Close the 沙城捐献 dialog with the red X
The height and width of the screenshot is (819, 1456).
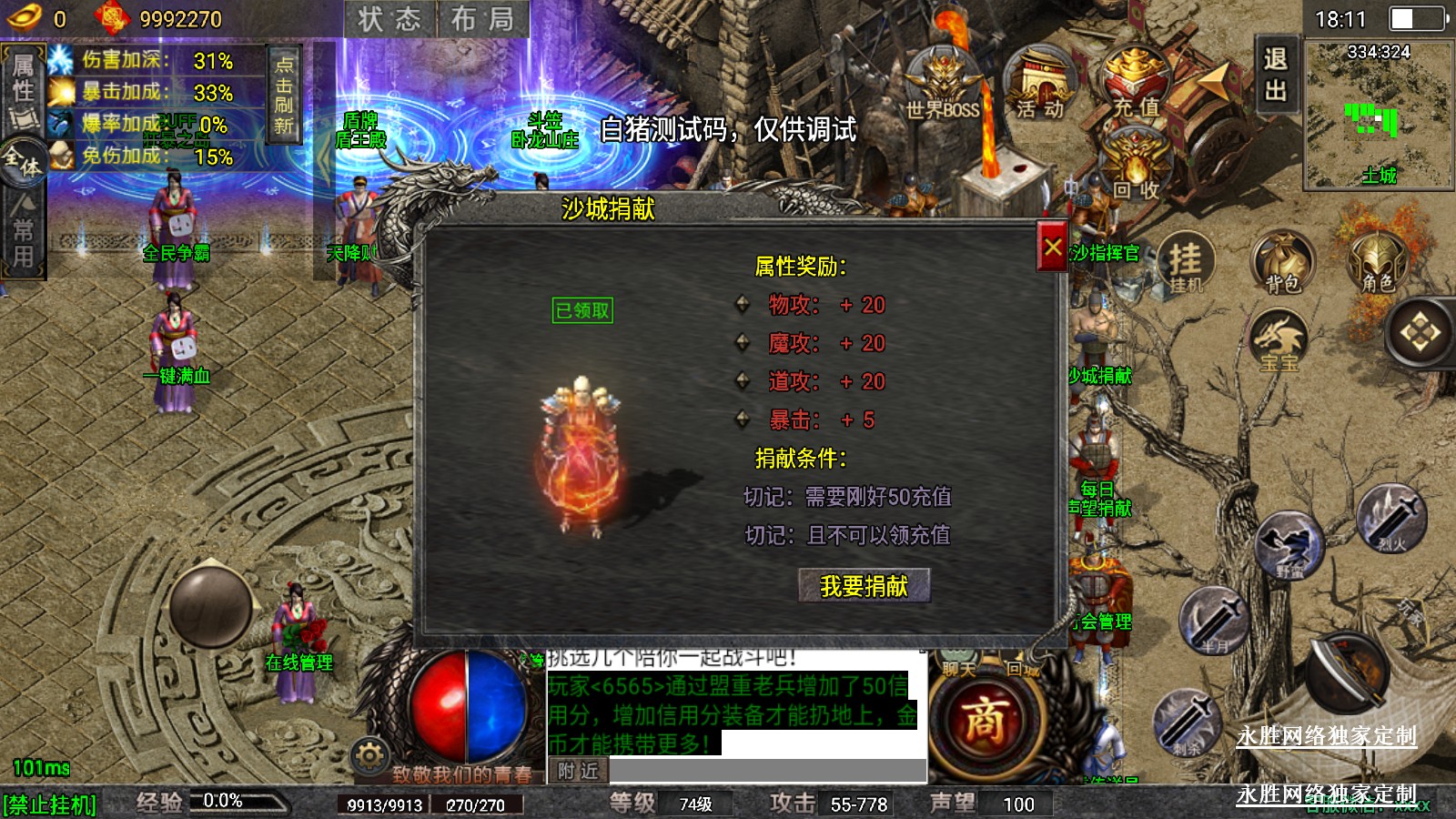(x=1052, y=247)
